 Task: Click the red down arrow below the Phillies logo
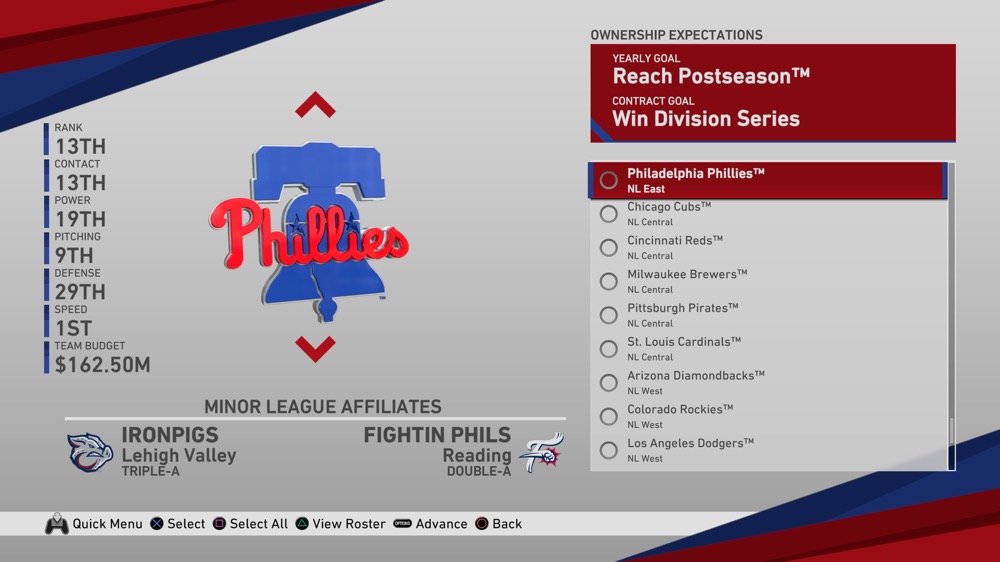(x=315, y=348)
